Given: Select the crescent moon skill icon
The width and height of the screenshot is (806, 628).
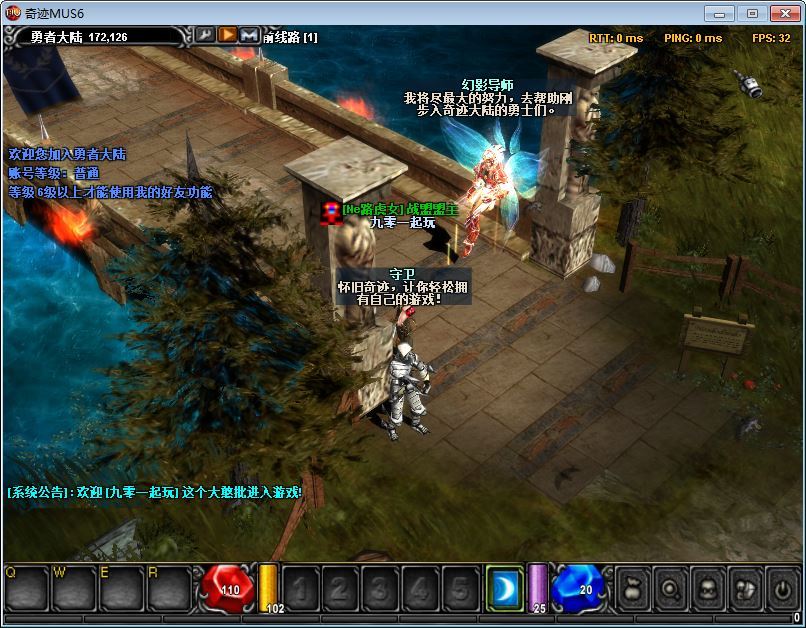Looking at the screenshot, I should point(504,587).
